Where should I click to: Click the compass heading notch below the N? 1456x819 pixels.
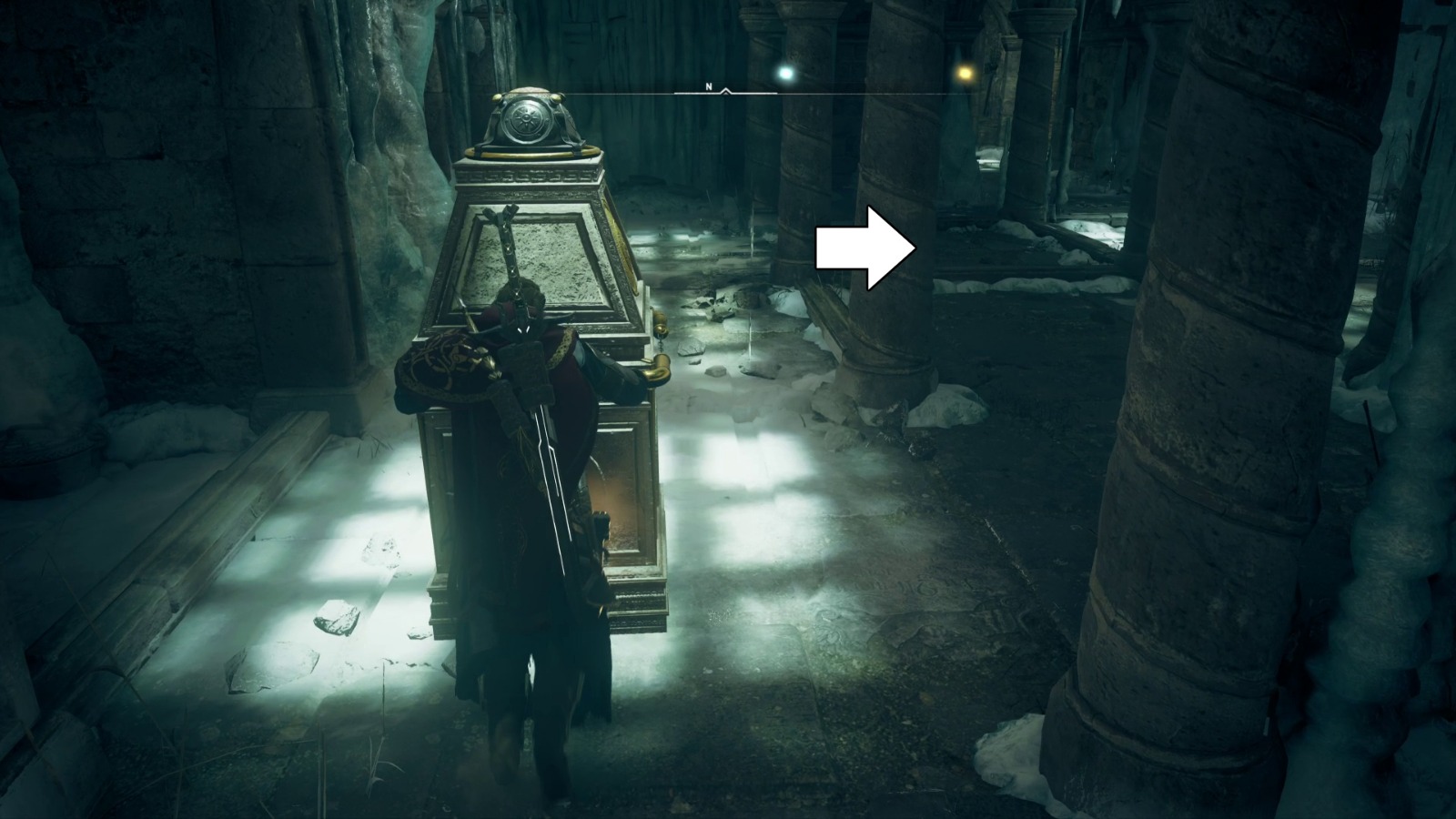[723, 91]
